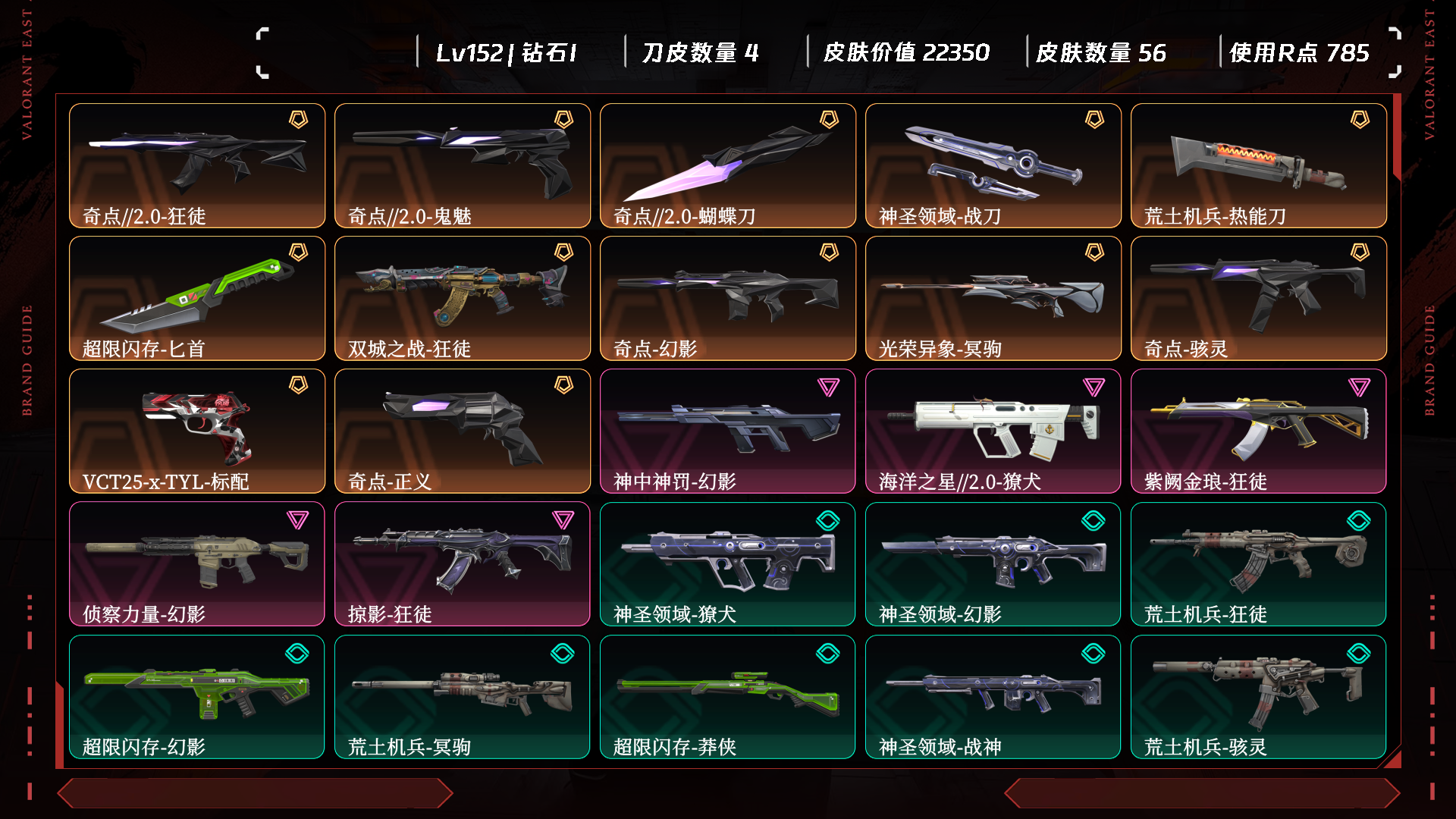The height and width of the screenshot is (819, 1456).
Task: Select the 神圣领域-战刀 blade card
Action: click(x=993, y=165)
